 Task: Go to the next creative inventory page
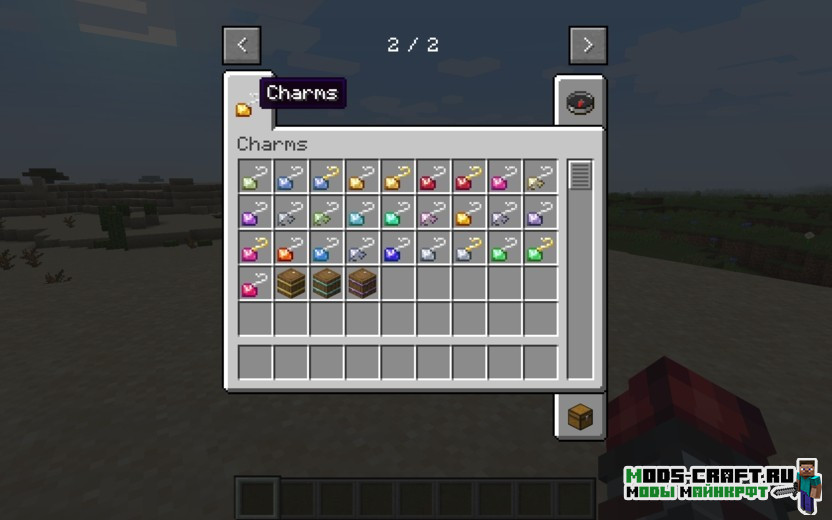pos(587,45)
